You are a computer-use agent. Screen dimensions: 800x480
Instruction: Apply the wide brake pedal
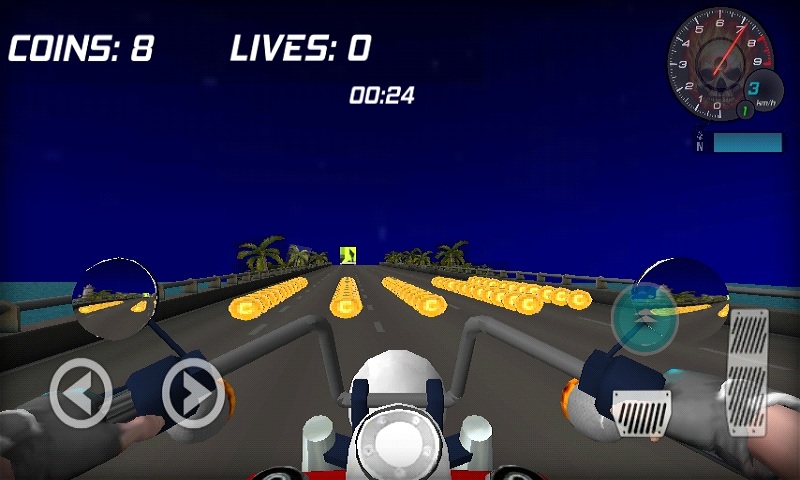click(x=641, y=411)
